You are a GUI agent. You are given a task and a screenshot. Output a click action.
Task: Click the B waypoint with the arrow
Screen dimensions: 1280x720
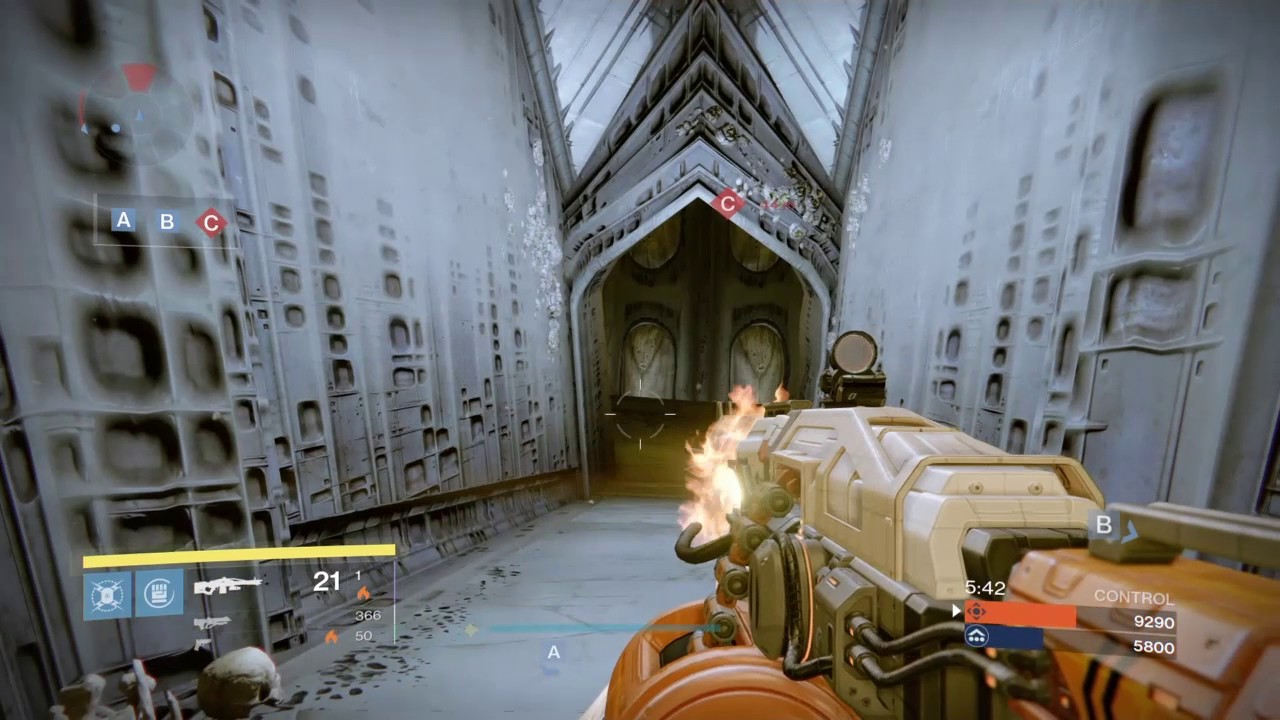tap(1104, 525)
